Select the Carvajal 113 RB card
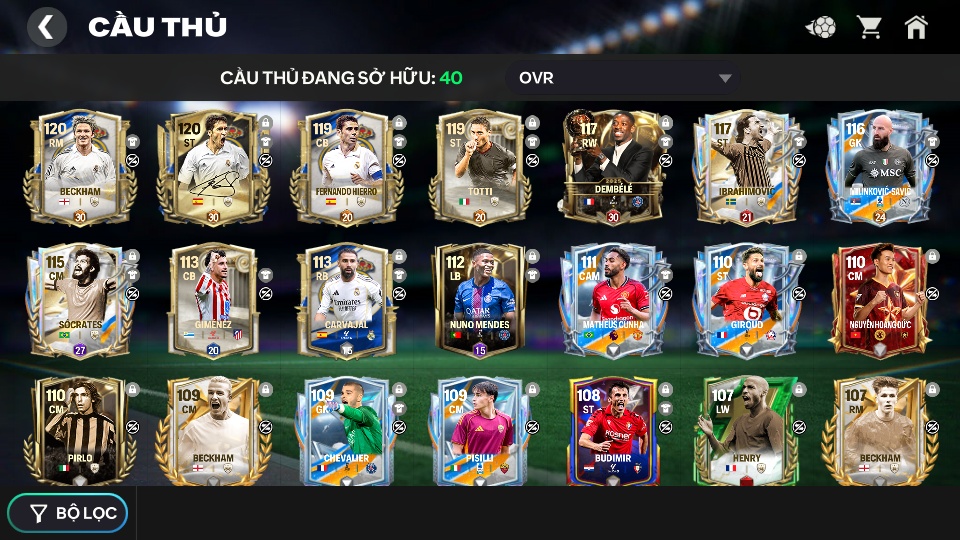The image size is (960, 540). pos(342,300)
